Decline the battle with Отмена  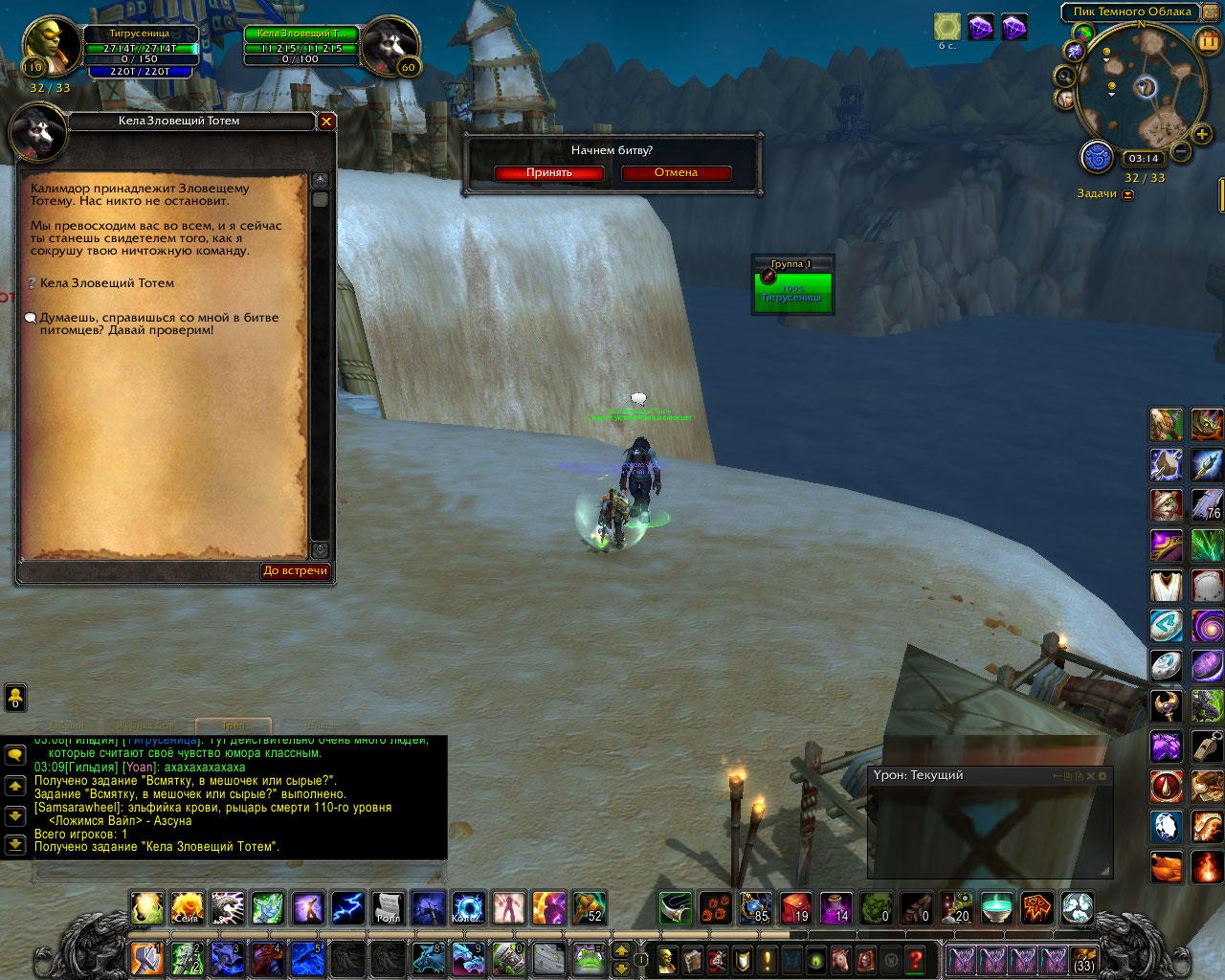pyautogui.click(x=676, y=173)
